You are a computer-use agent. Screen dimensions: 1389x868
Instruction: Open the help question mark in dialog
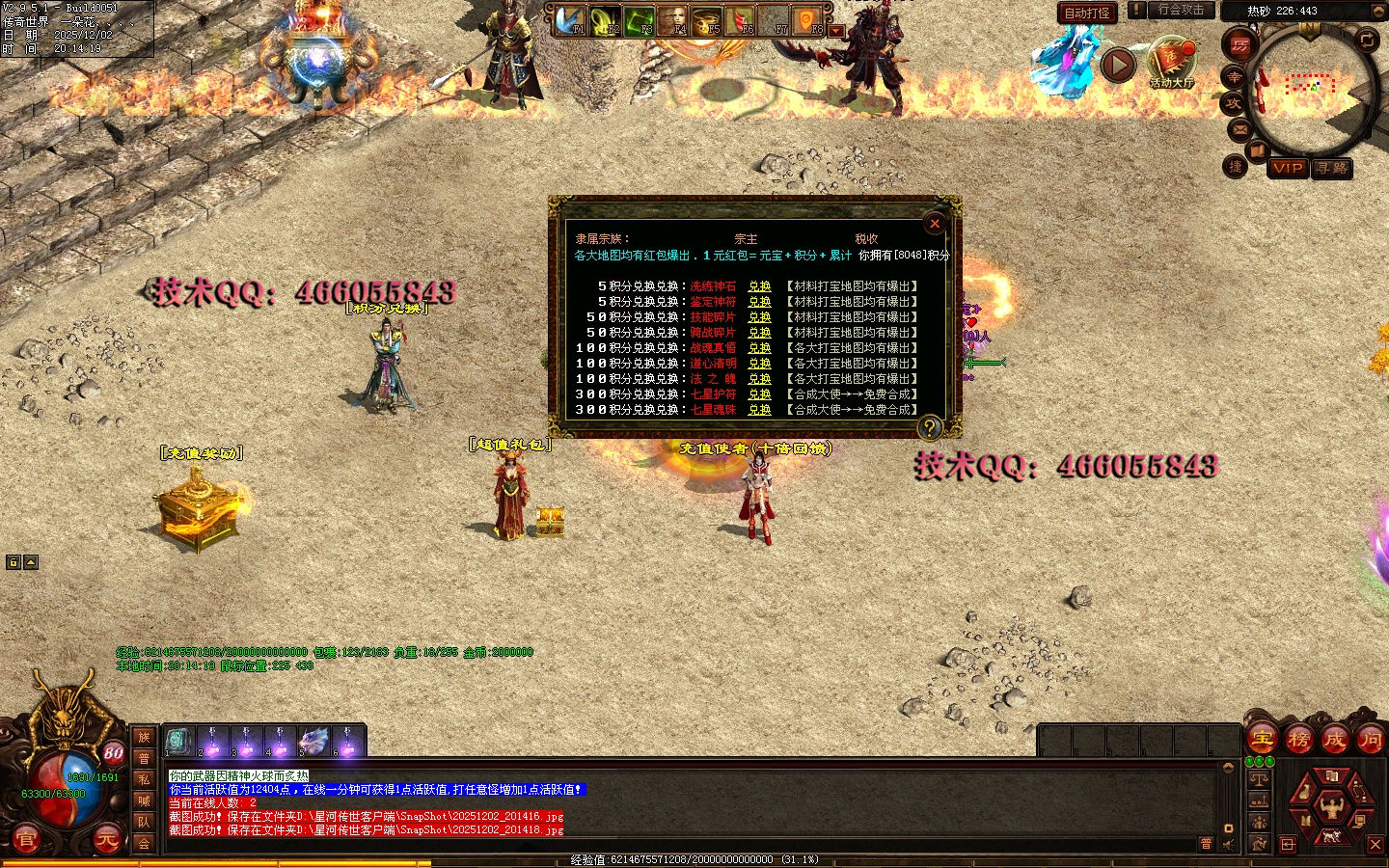click(929, 426)
